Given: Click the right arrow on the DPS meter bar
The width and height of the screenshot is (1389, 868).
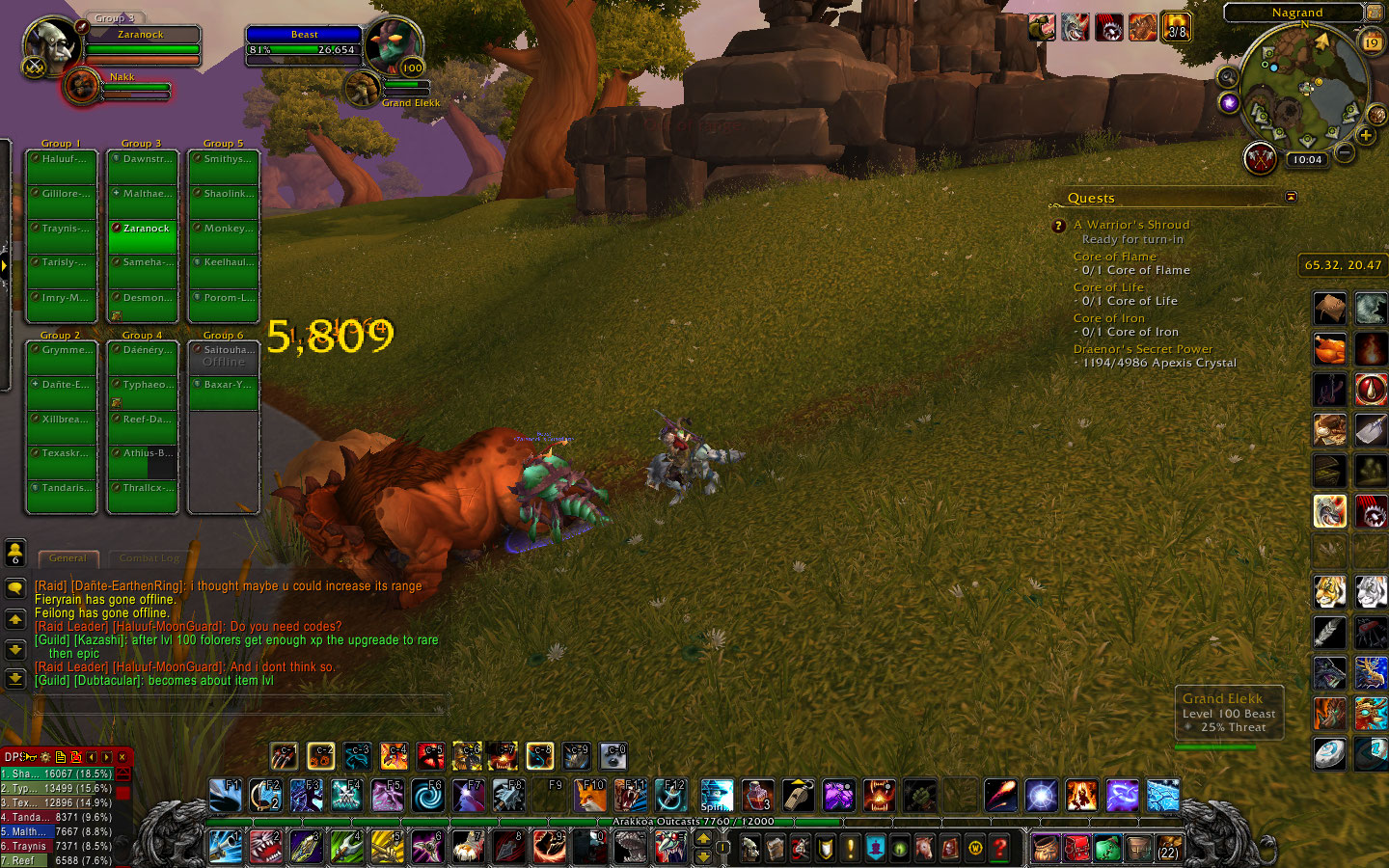Looking at the screenshot, I should [106, 758].
